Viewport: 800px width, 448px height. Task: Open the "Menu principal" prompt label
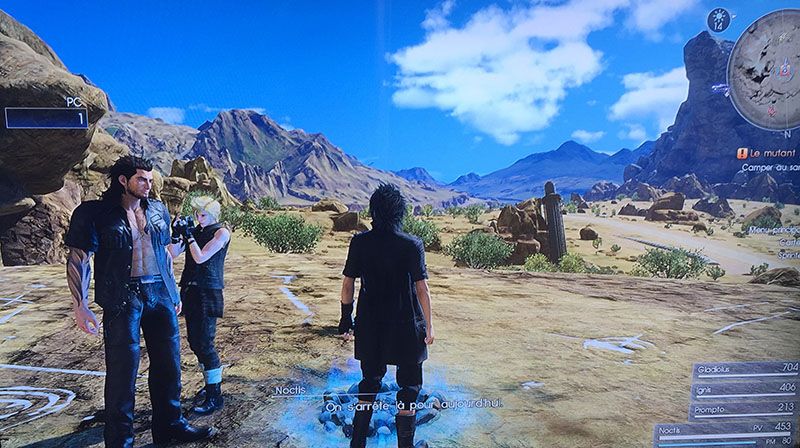[777, 230]
